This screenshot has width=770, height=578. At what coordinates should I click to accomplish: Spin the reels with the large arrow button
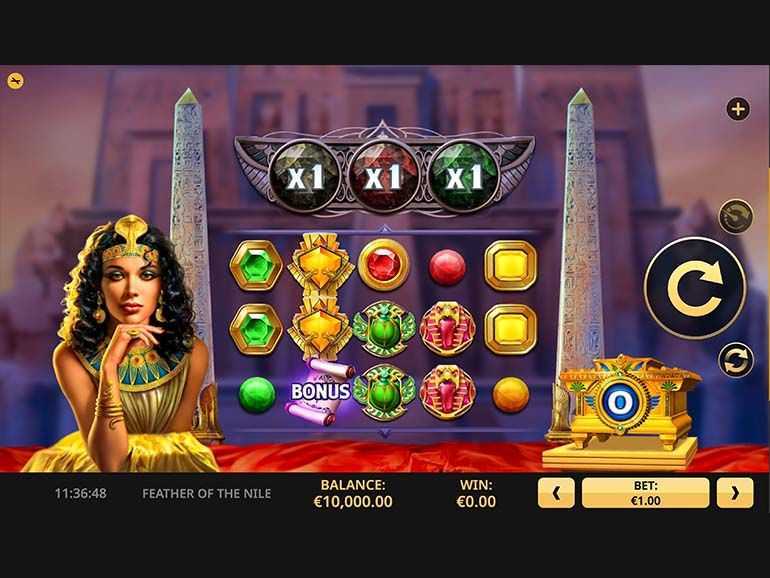(x=694, y=288)
